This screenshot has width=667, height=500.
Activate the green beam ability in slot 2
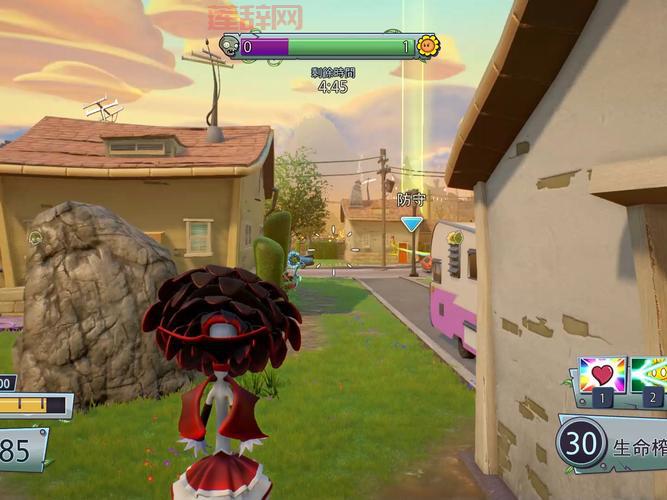tap(650, 376)
